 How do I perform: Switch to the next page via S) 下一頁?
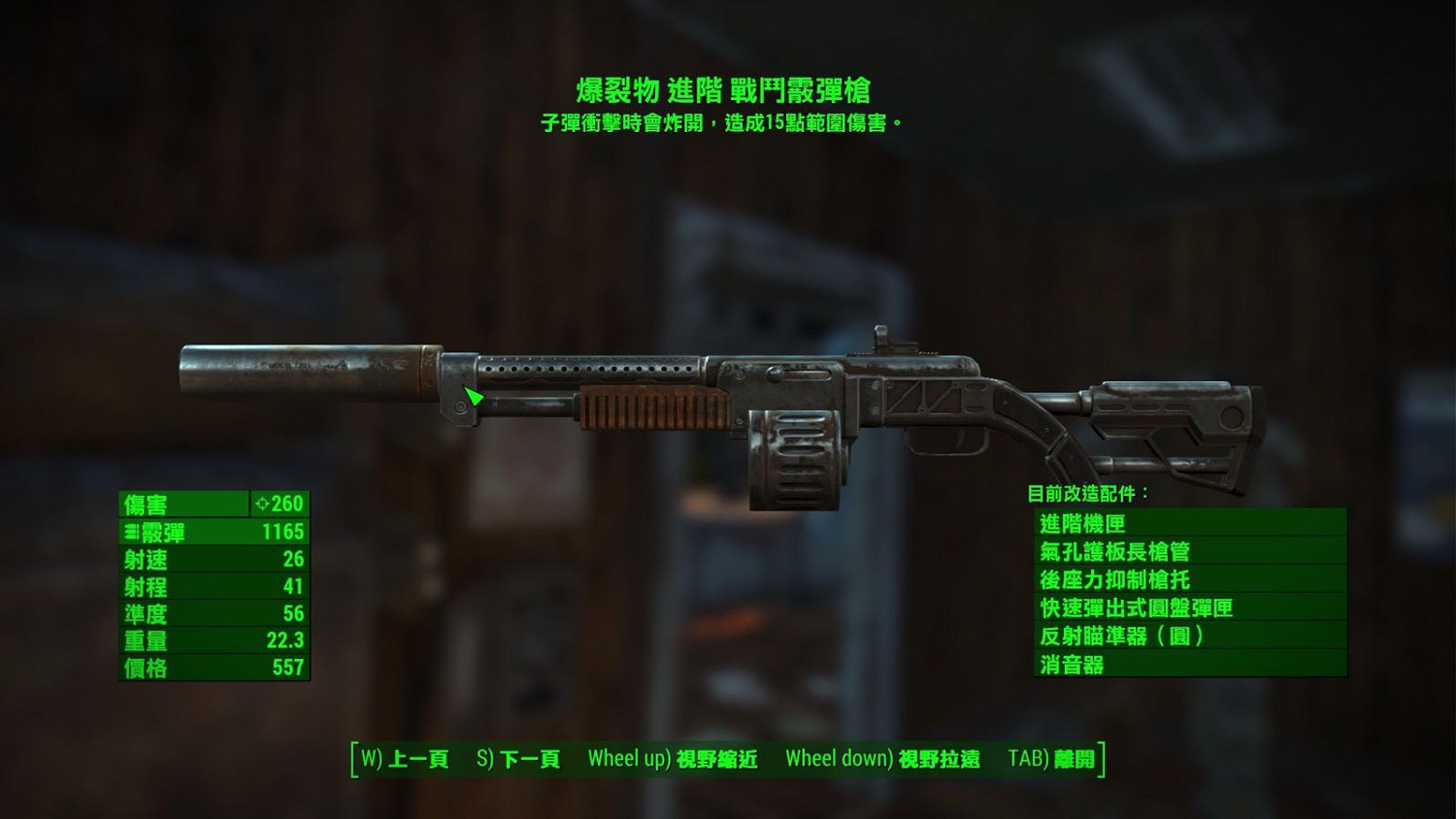518,761
